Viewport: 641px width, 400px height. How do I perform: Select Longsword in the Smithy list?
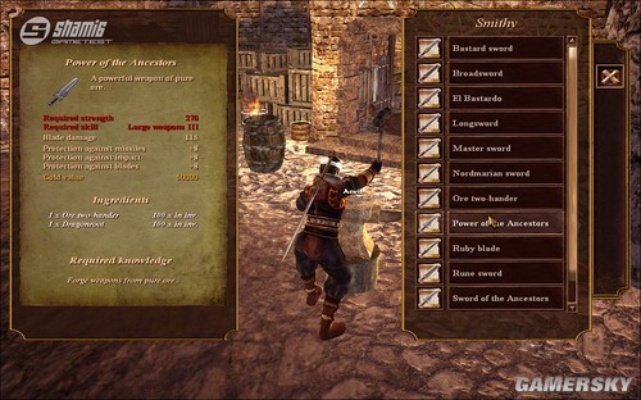coord(504,123)
